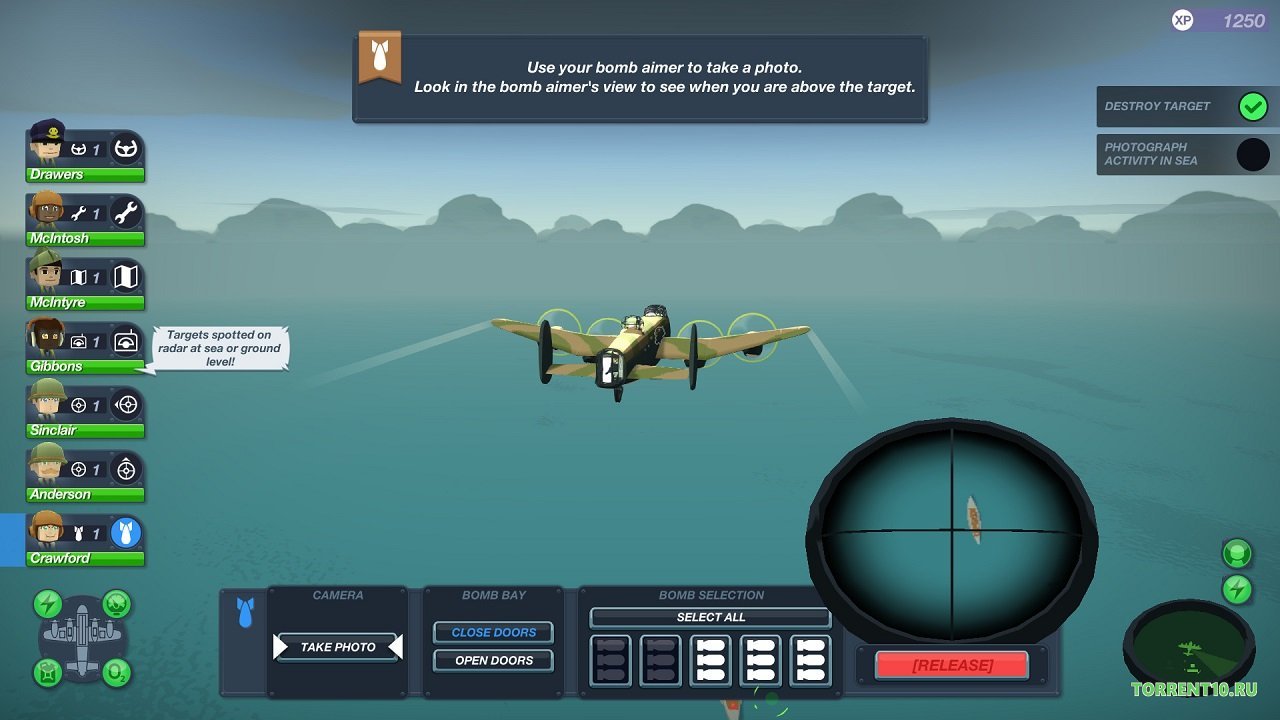The width and height of the screenshot is (1280, 720).
Task: Select Drawers' pilot steering wheel icon
Action: click(x=126, y=147)
